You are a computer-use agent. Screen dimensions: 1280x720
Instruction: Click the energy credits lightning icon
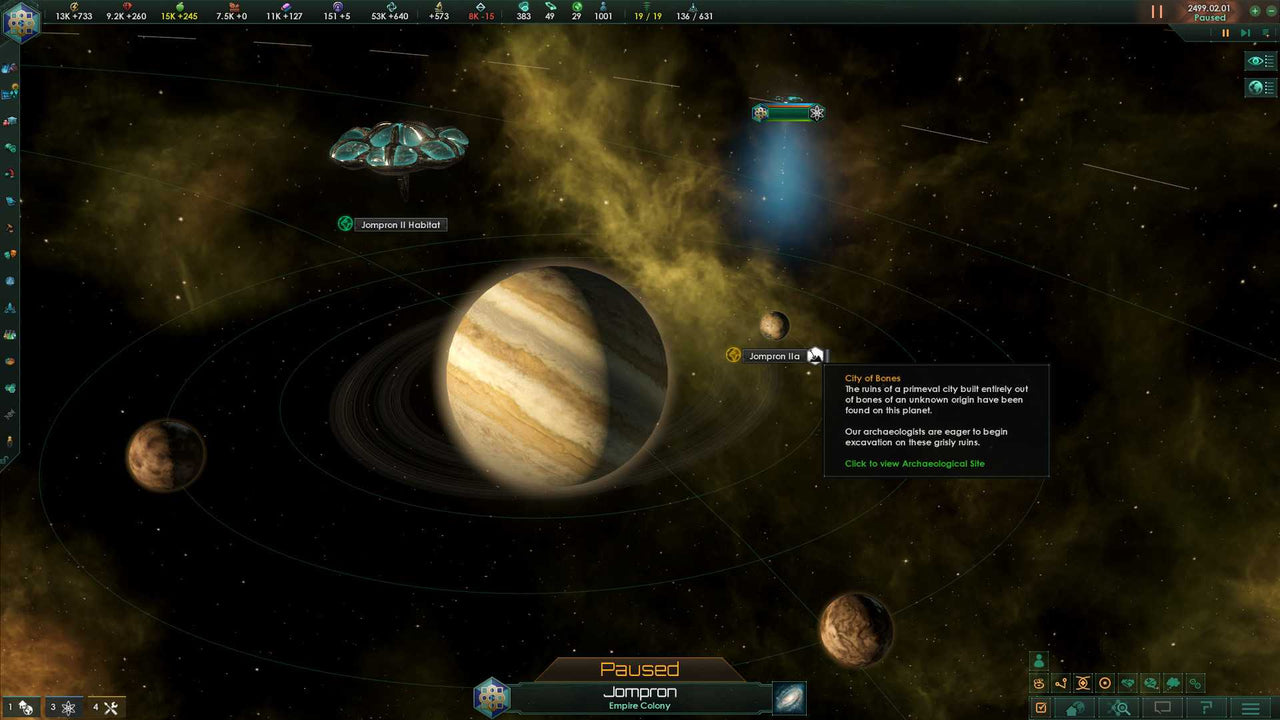click(74, 8)
